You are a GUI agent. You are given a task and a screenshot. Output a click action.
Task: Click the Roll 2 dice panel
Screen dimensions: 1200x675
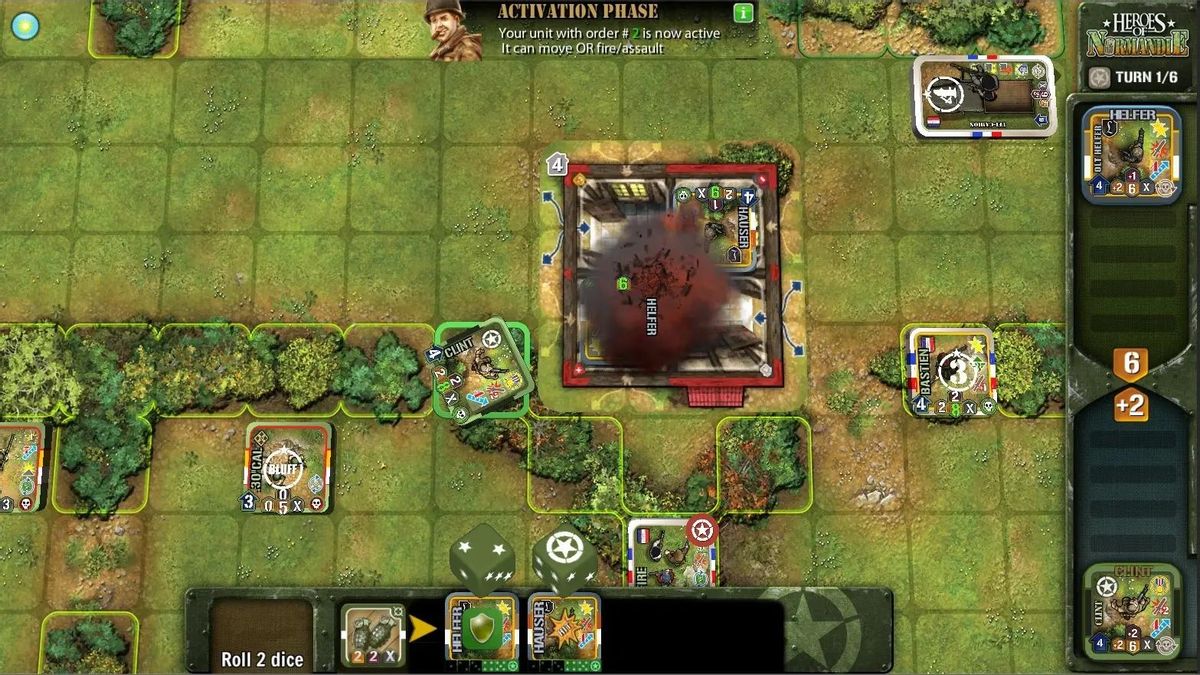pyautogui.click(x=262, y=635)
